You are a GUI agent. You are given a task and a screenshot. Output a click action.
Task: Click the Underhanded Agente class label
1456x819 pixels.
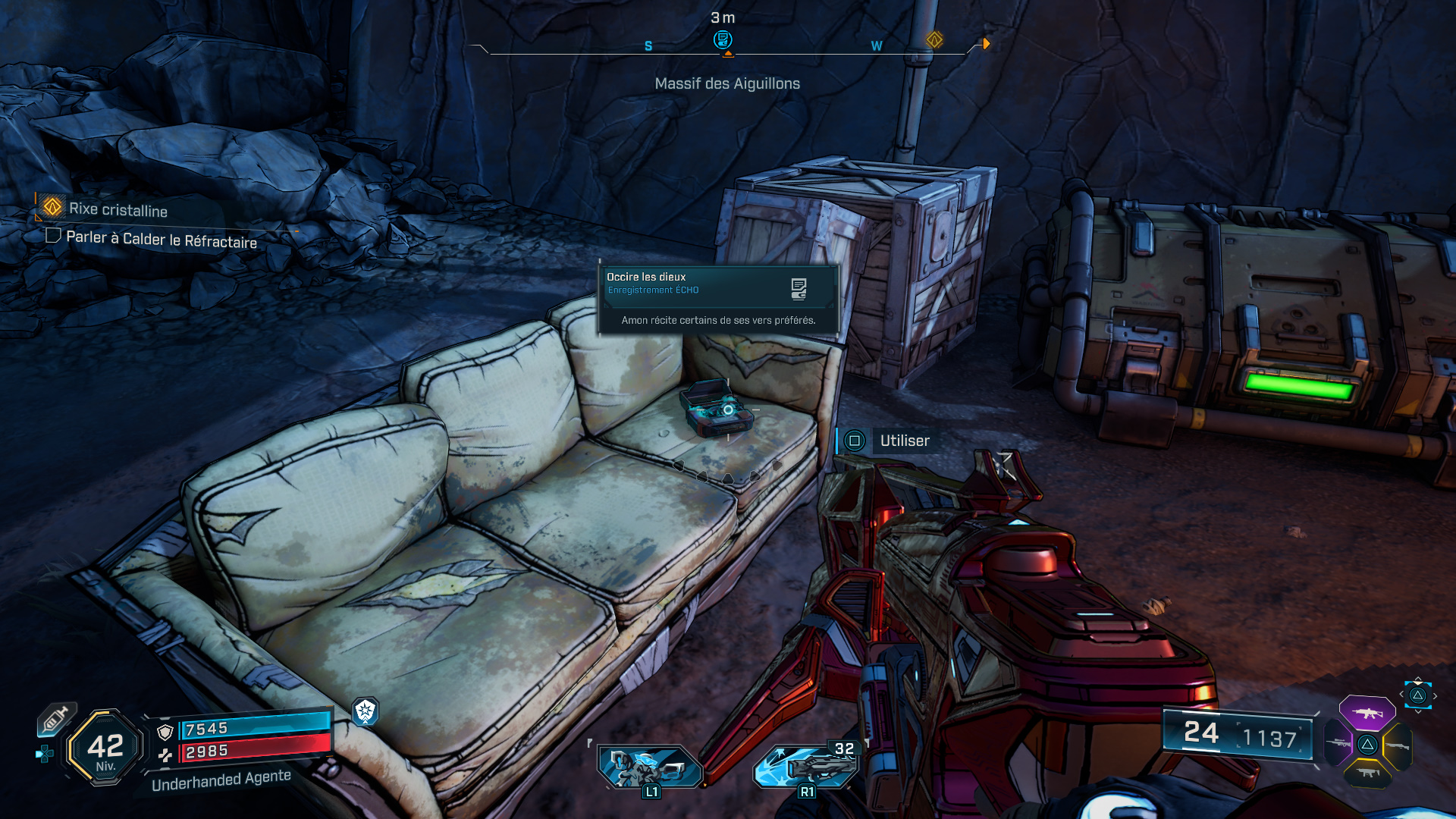[221, 780]
